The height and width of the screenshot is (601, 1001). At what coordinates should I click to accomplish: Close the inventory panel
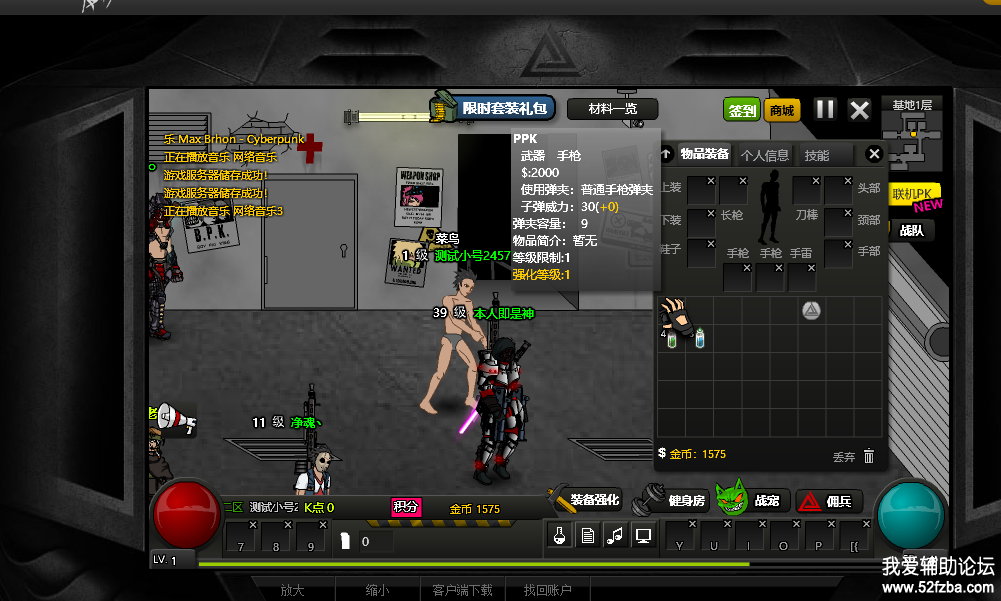click(874, 154)
